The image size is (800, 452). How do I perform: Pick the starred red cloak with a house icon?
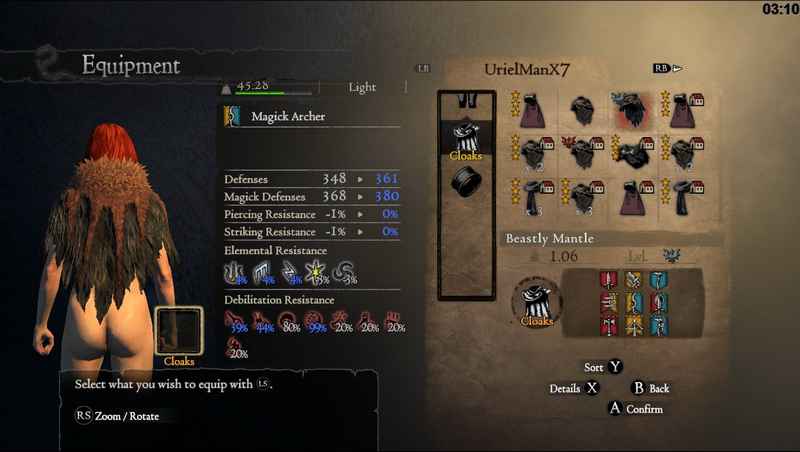tap(683, 110)
